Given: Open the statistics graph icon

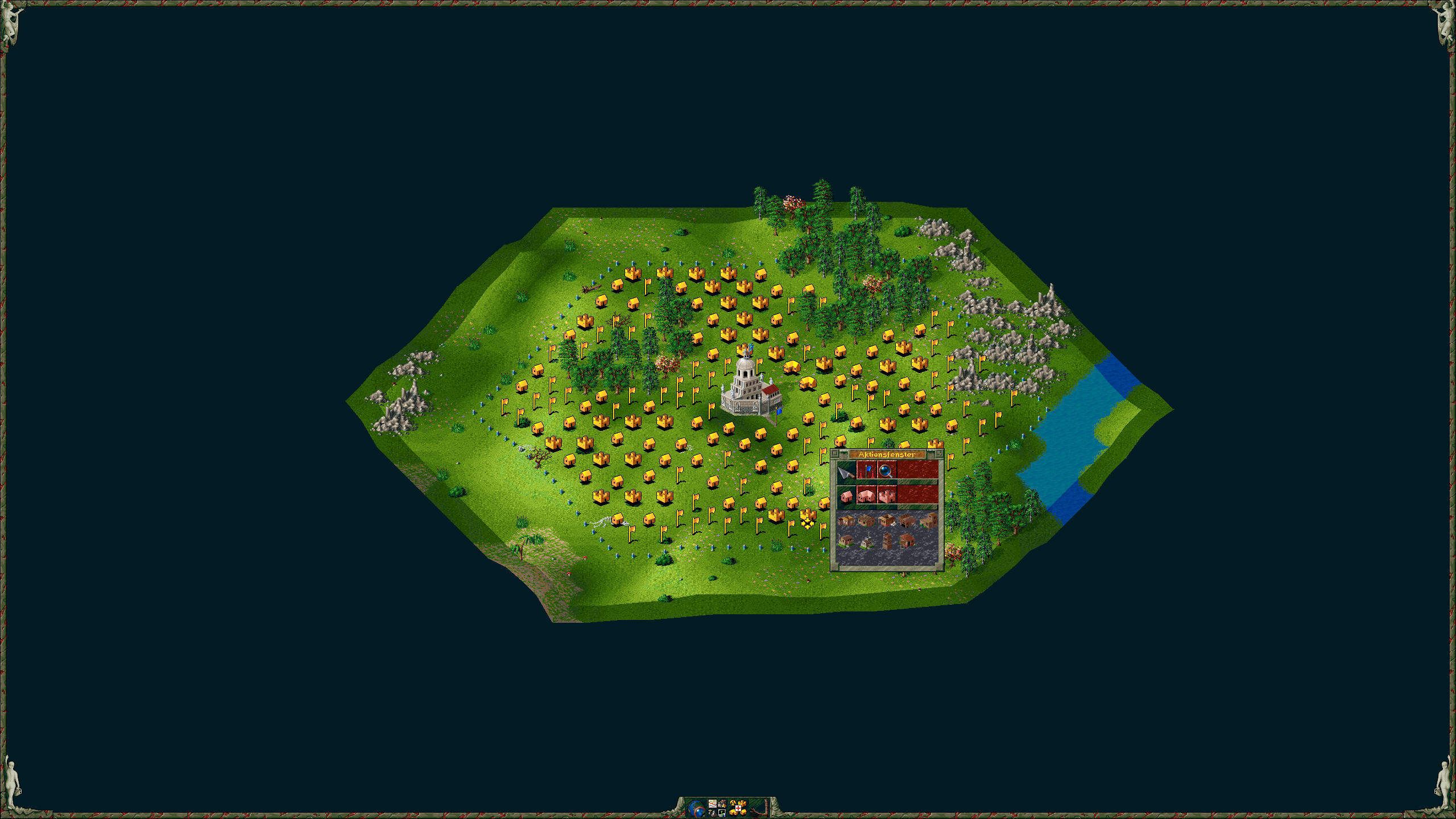Looking at the screenshot, I should tap(713, 804).
